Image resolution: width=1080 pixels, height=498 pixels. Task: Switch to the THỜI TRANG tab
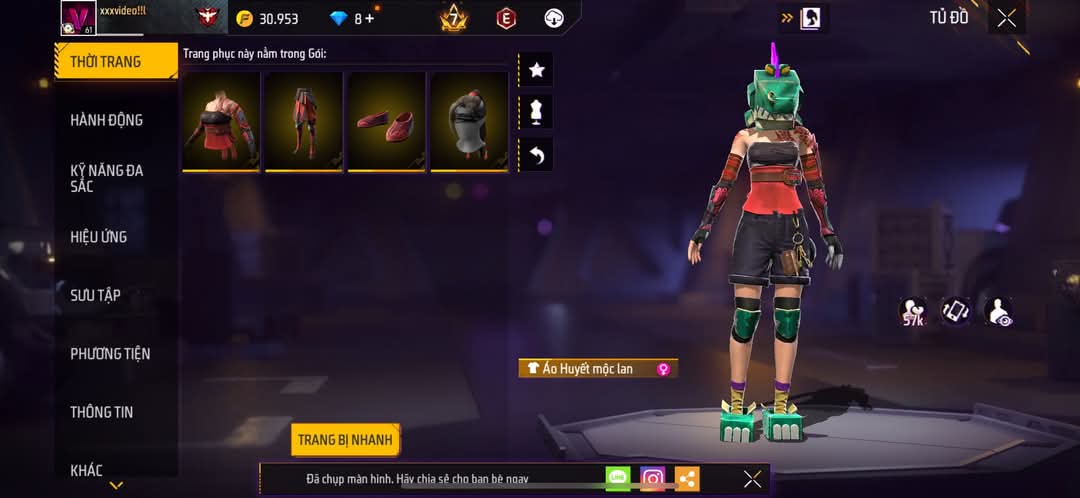click(x=106, y=62)
